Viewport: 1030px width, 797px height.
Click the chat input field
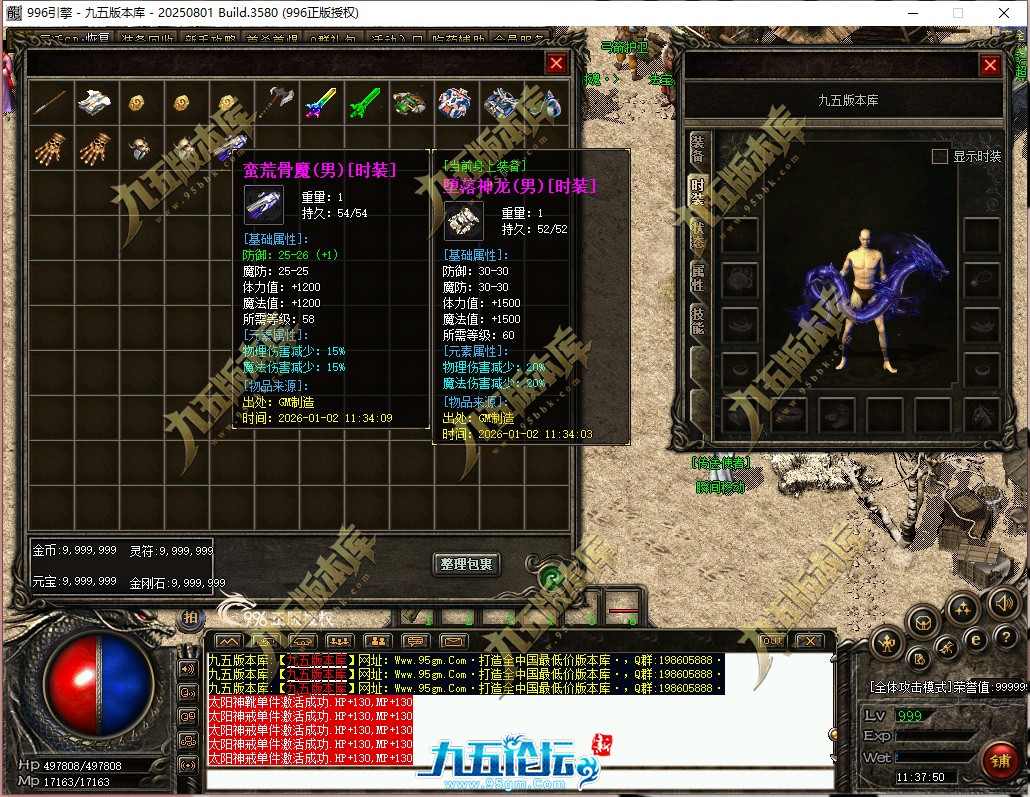(x=520, y=780)
